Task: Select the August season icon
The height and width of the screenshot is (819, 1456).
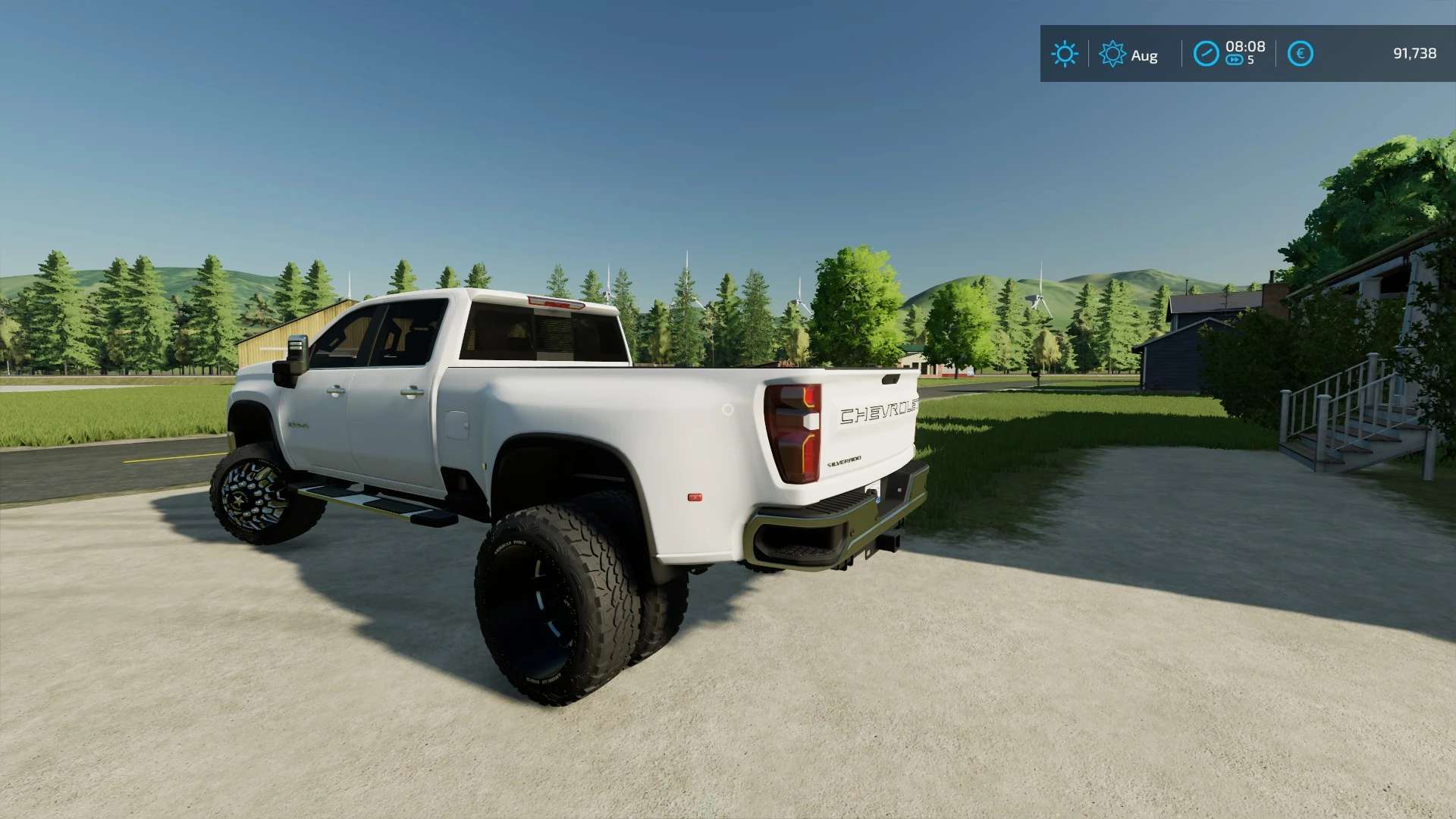Action: tap(1112, 54)
